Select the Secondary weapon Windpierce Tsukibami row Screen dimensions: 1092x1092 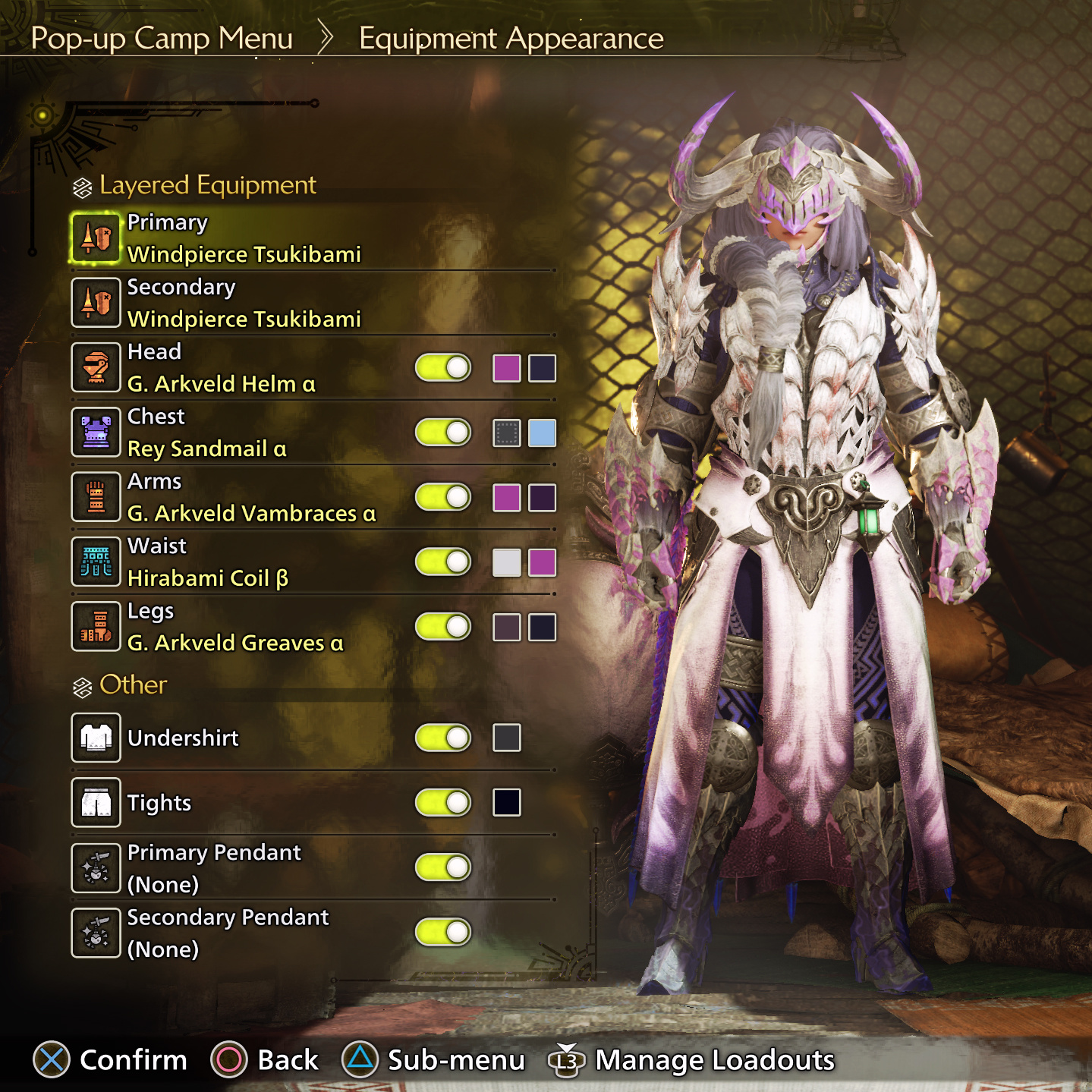coord(244,304)
